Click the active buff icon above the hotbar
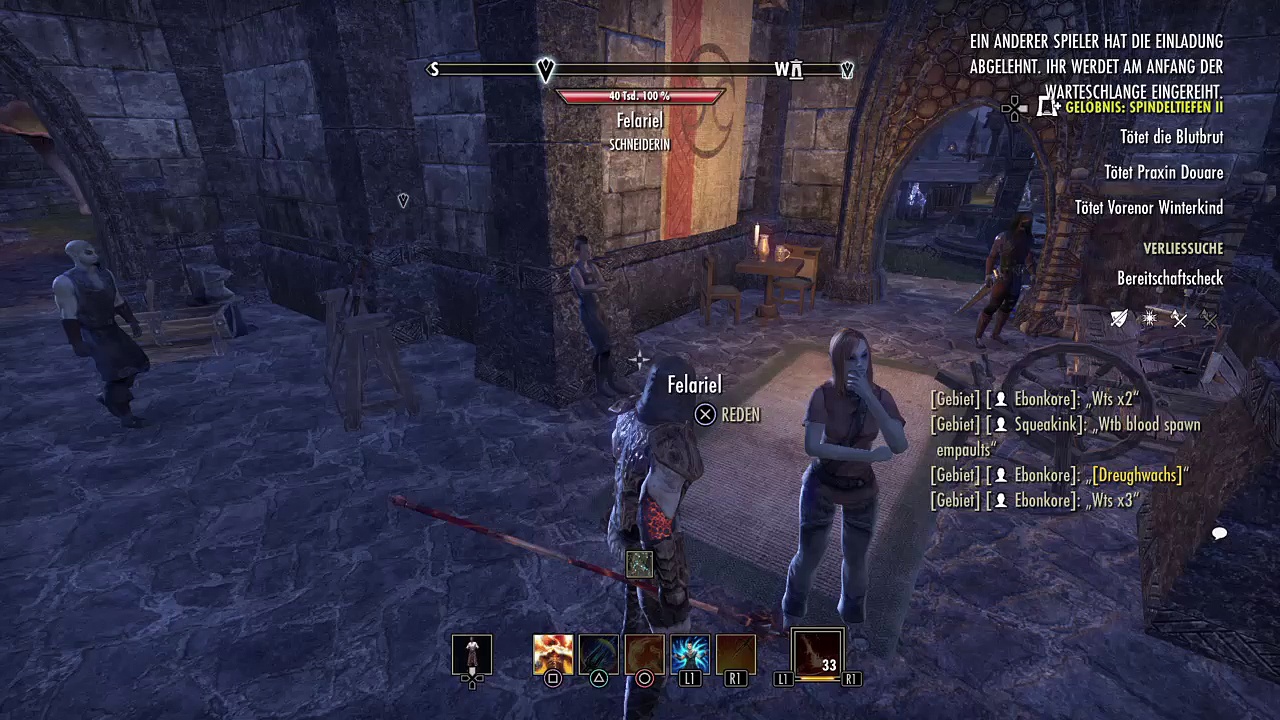This screenshot has height=720, width=1280. coord(639,564)
